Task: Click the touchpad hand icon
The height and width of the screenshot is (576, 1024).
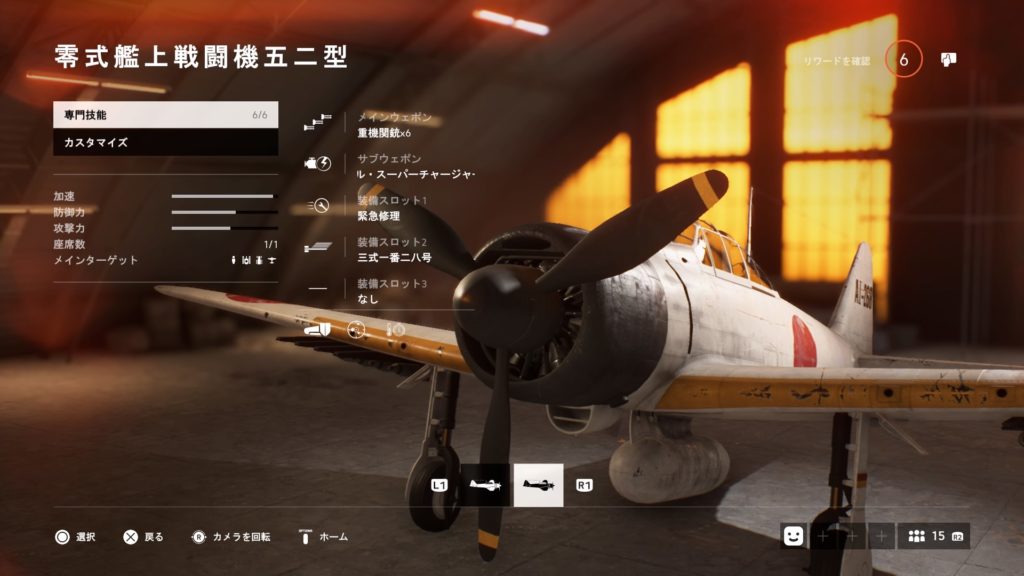Action: pos(948,60)
